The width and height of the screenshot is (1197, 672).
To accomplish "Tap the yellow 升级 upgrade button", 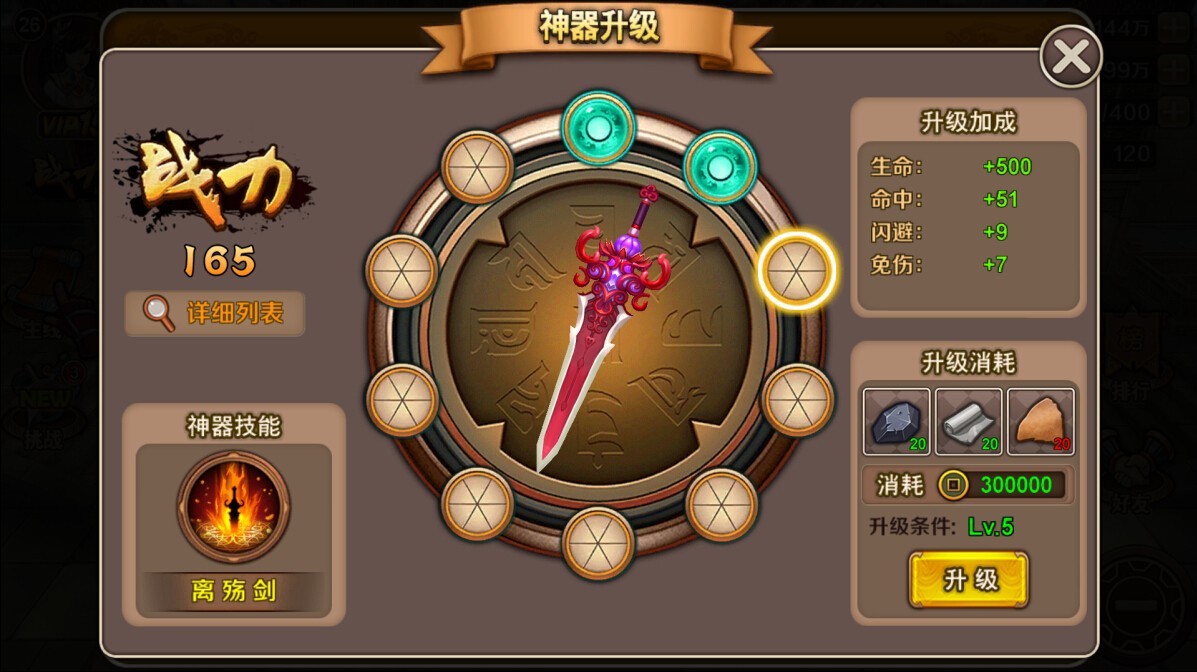I will pos(968,579).
